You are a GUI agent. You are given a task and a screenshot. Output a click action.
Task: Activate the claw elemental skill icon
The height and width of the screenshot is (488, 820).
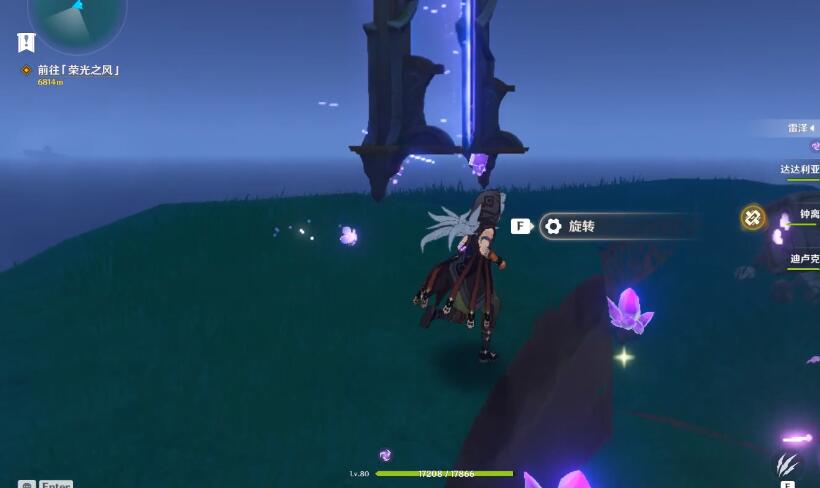pyautogui.click(x=787, y=464)
